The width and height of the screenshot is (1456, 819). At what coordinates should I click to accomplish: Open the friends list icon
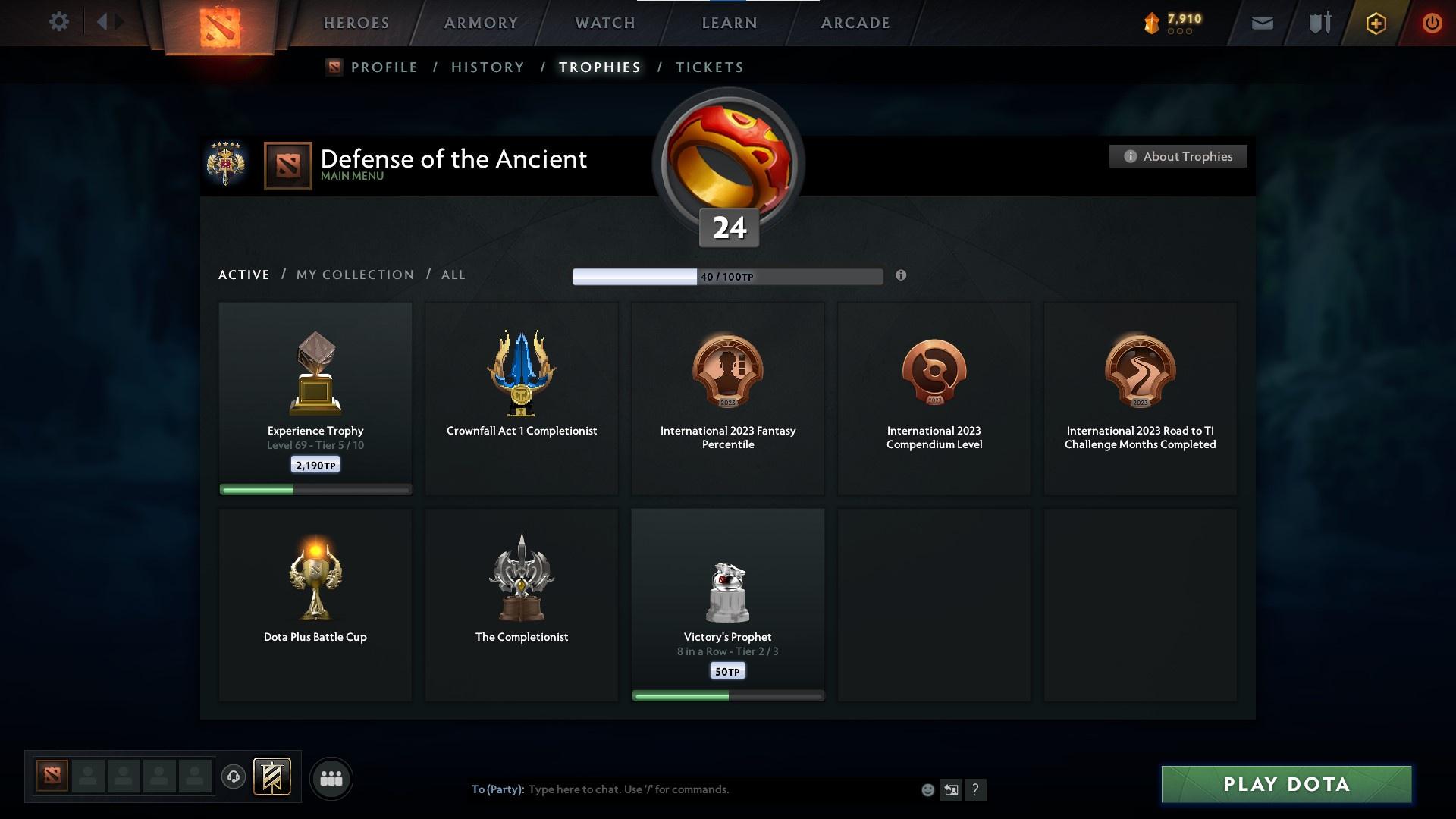pyautogui.click(x=331, y=778)
